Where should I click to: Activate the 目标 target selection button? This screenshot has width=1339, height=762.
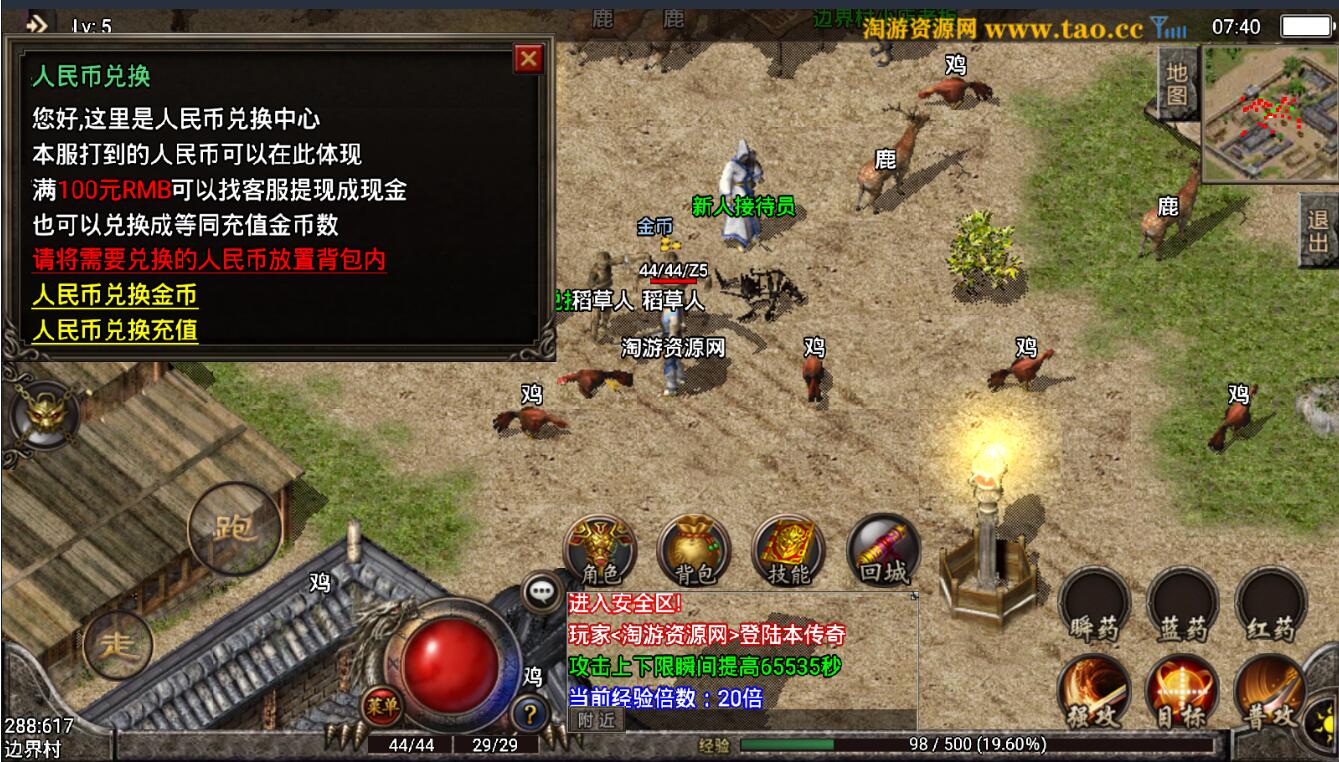(1183, 693)
